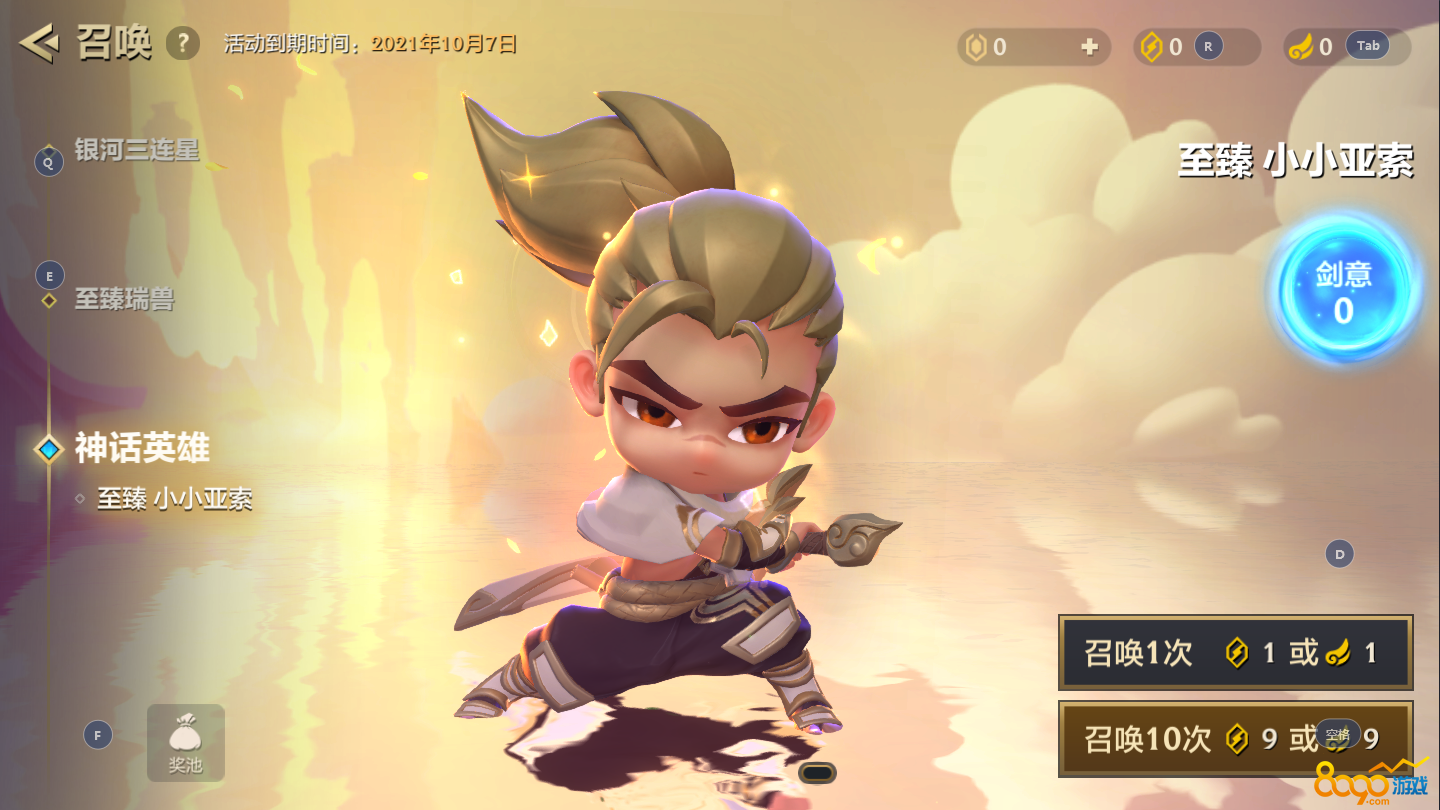Viewport: 1440px width, 810px height.
Task: Switch to 银河三连星 summon tab
Action: tap(136, 151)
